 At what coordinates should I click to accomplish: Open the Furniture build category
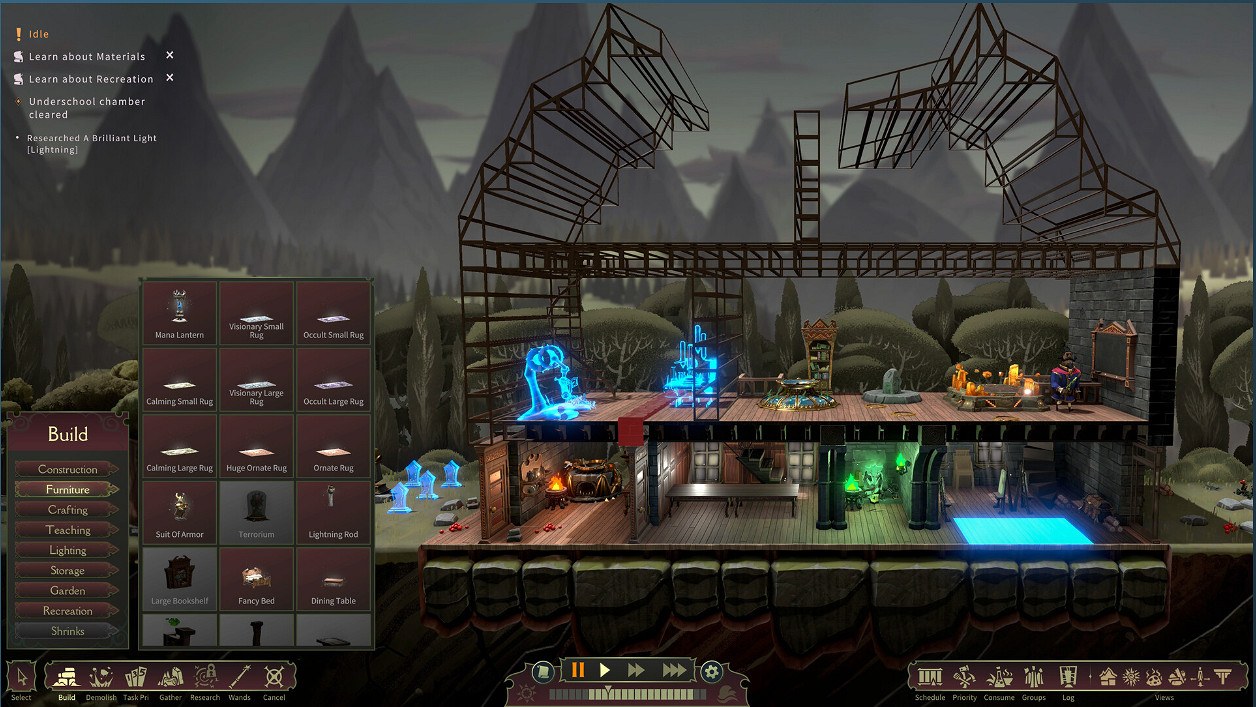[x=67, y=490]
